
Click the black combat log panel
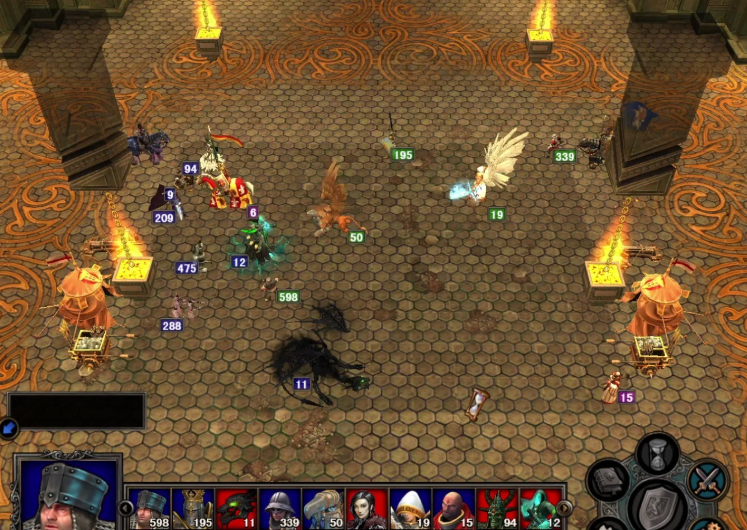77,411
